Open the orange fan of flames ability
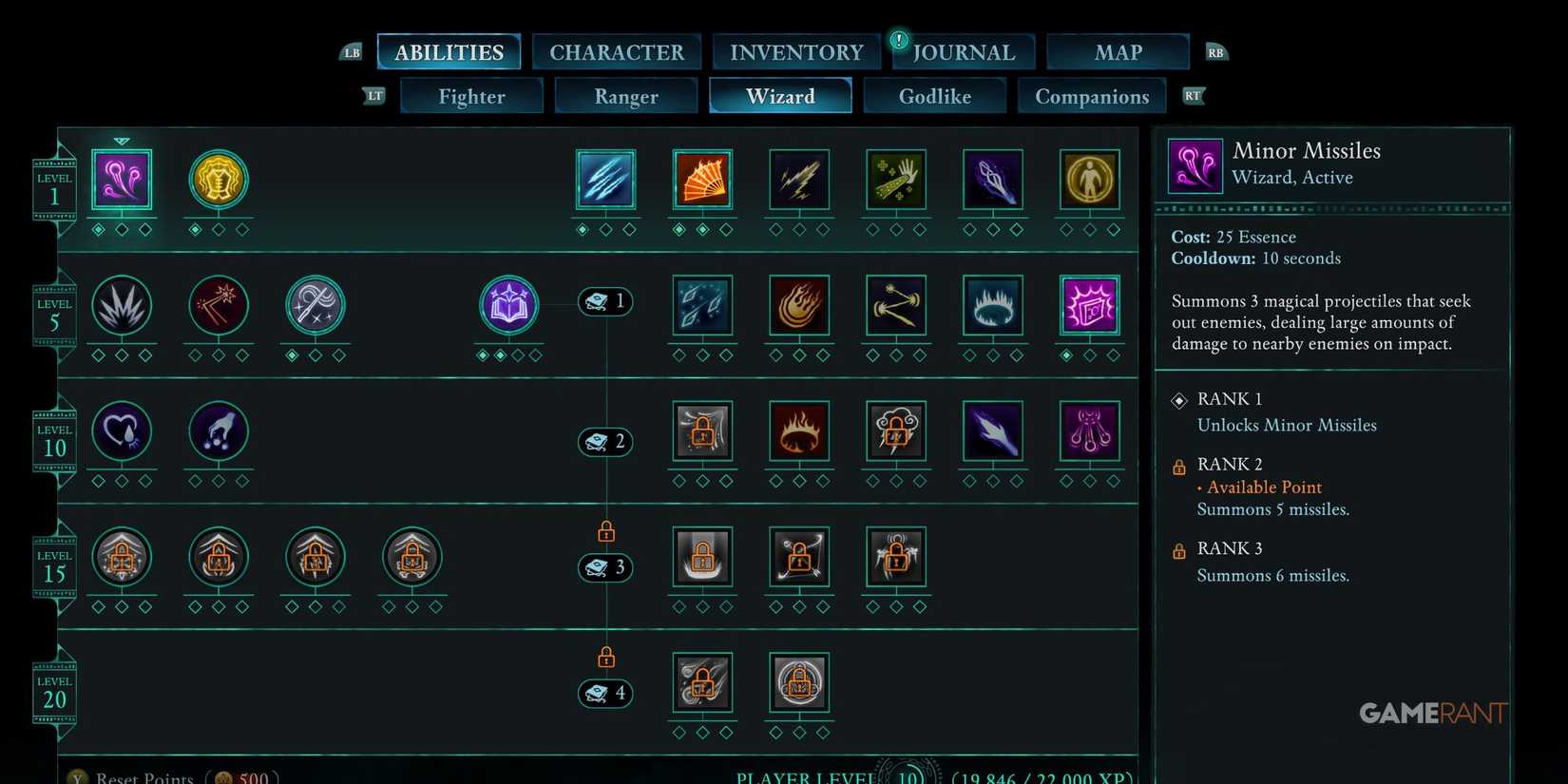 (702, 181)
